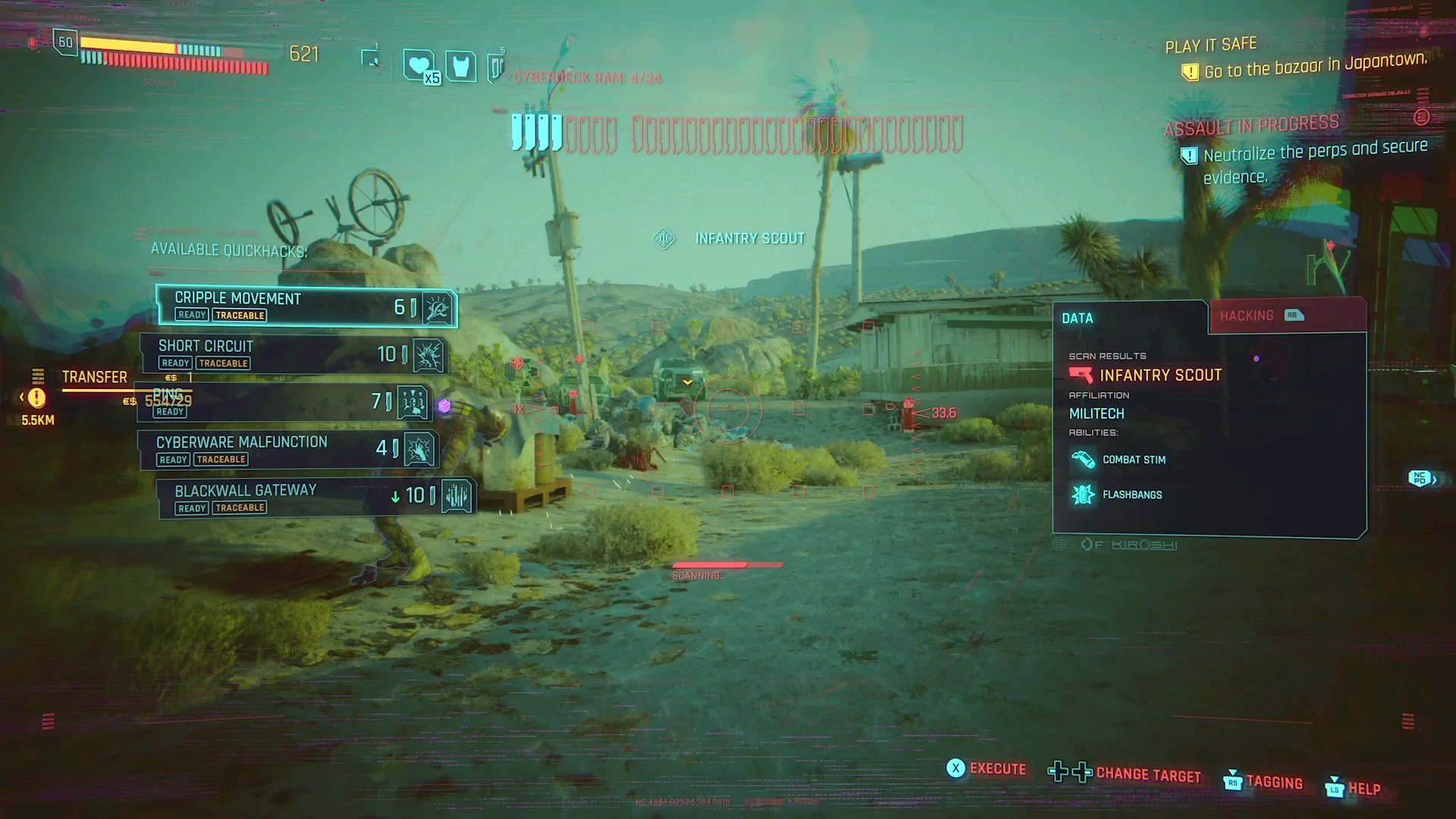The width and height of the screenshot is (1456, 819).
Task: Choose the Blackwall Gateway quickhack
Action: pos(315,497)
